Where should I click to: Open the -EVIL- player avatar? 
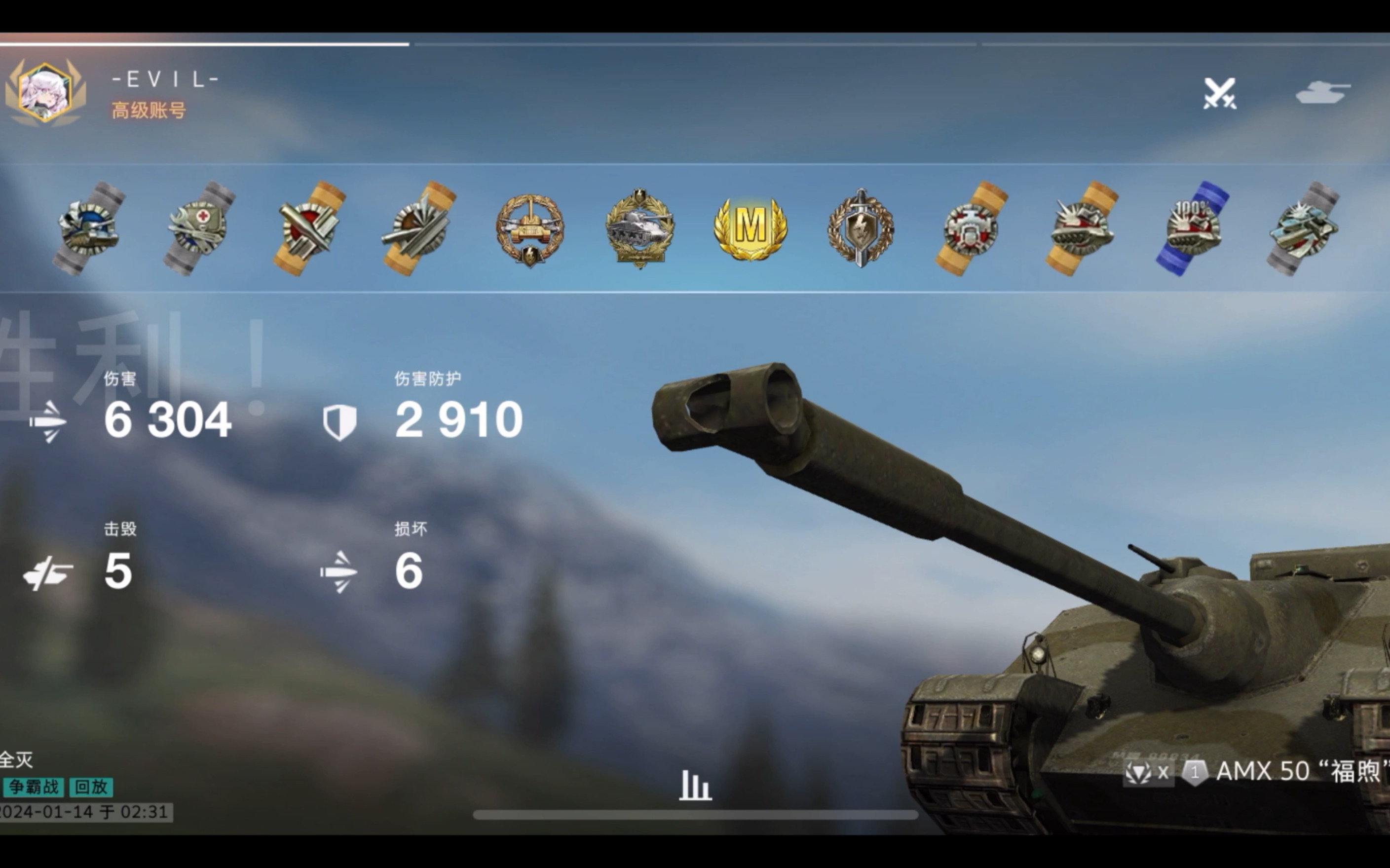point(45,92)
